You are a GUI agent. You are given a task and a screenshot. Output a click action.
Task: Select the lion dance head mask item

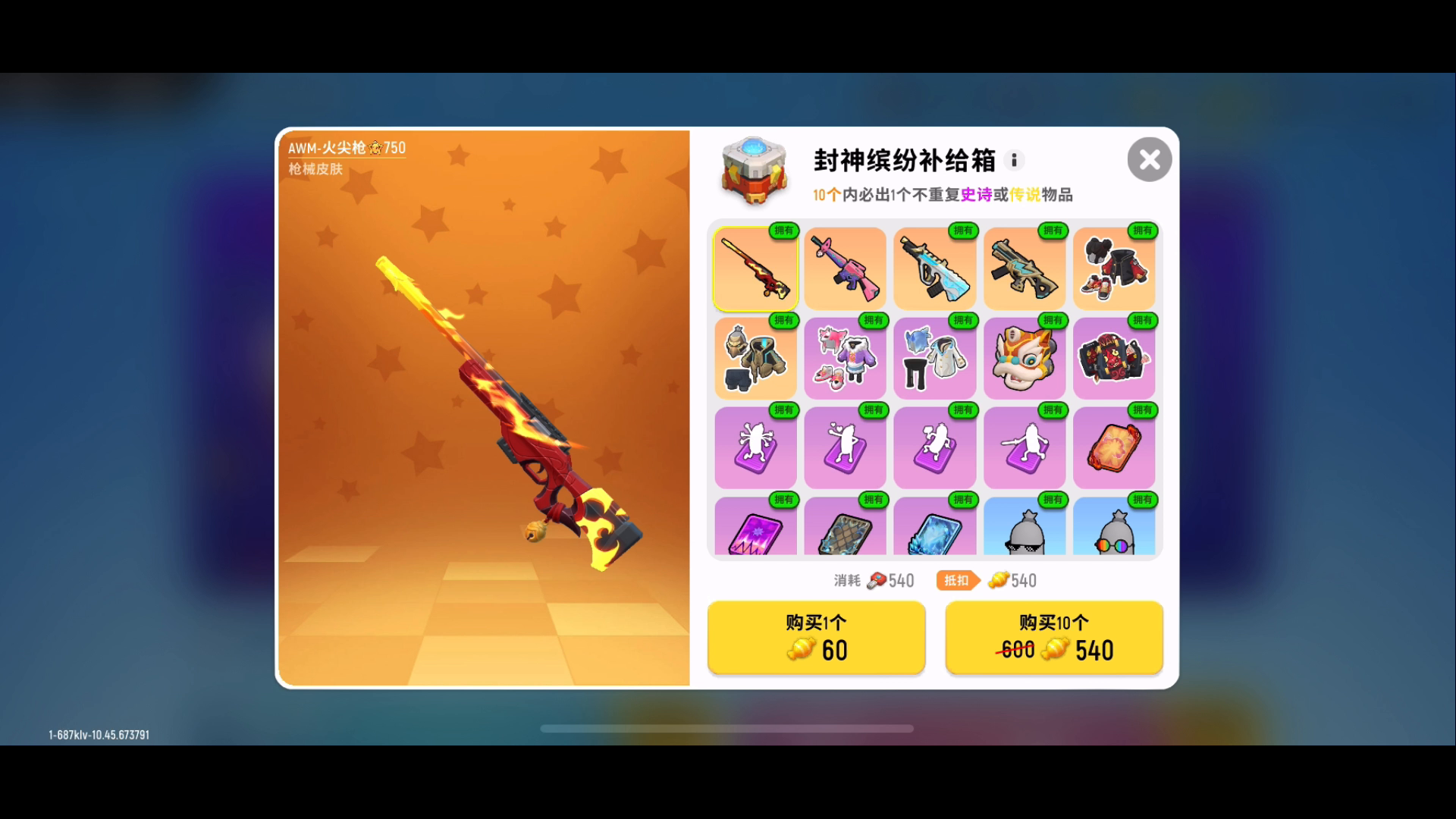[x=1025, y=358]
